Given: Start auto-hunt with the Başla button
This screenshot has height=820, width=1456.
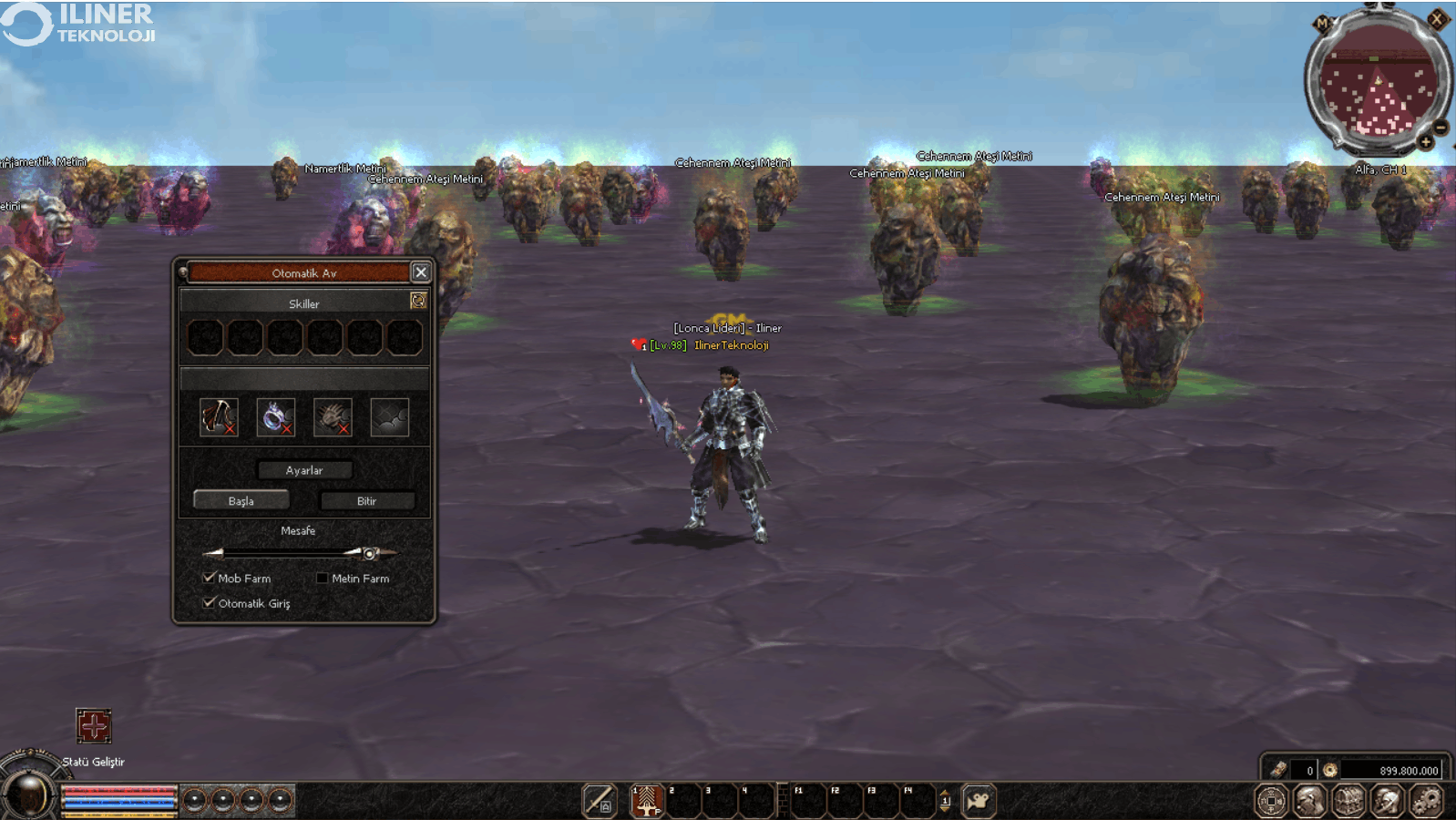Looking at the screenshot, I should coord(241,500).
